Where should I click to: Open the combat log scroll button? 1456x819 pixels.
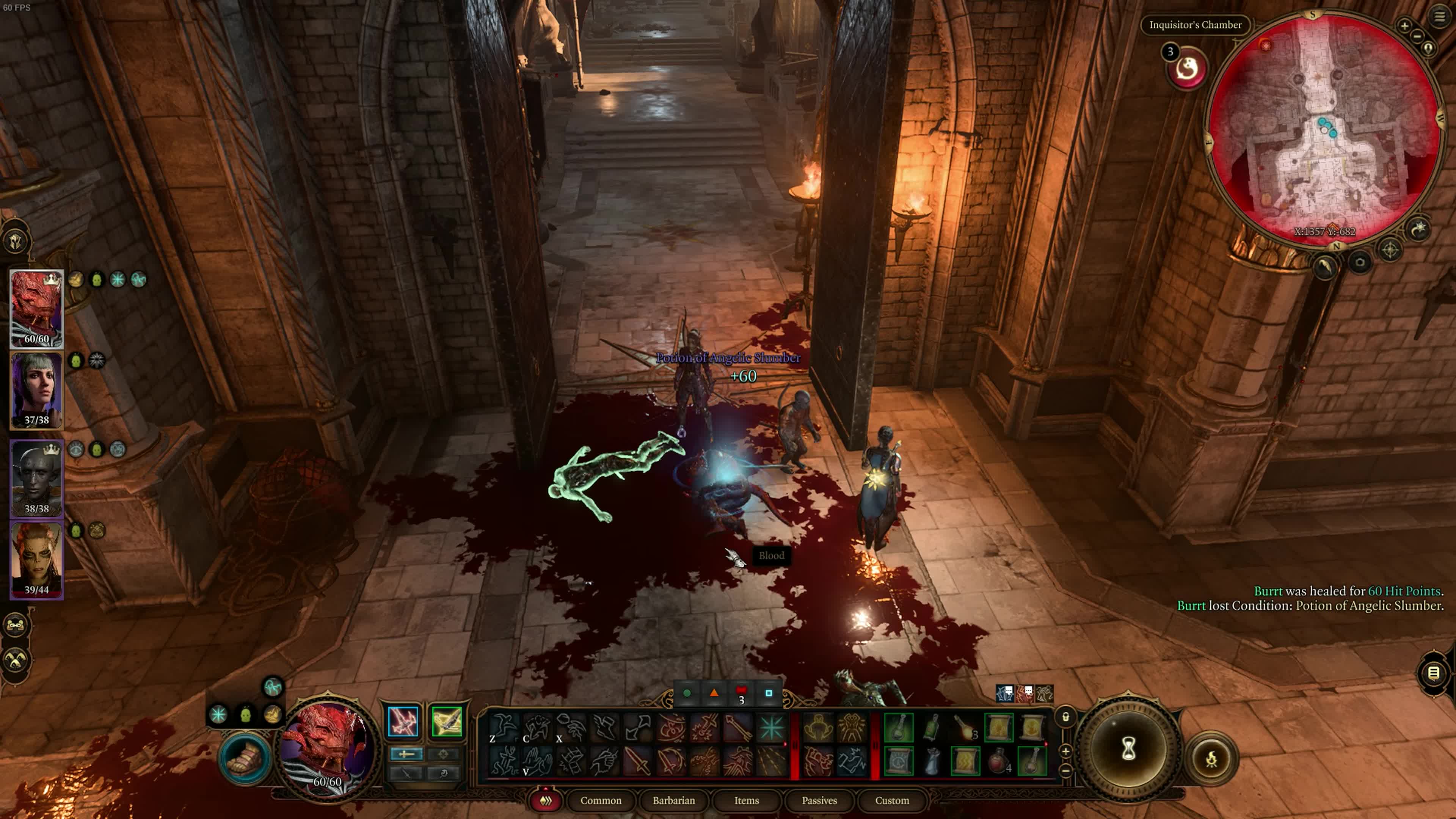(x=1433, y=673)
